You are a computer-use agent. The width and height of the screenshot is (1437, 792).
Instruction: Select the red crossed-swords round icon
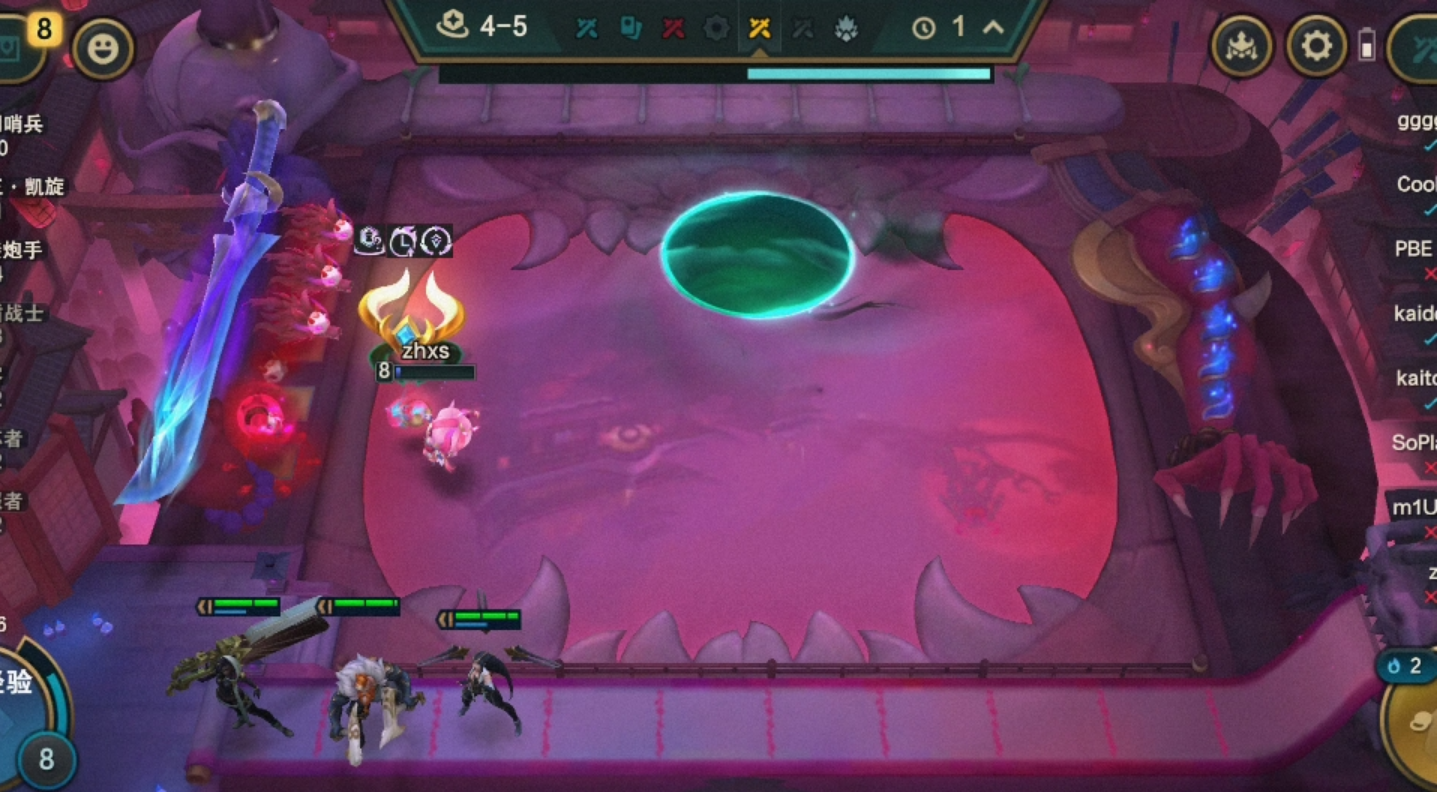(673, 29)
